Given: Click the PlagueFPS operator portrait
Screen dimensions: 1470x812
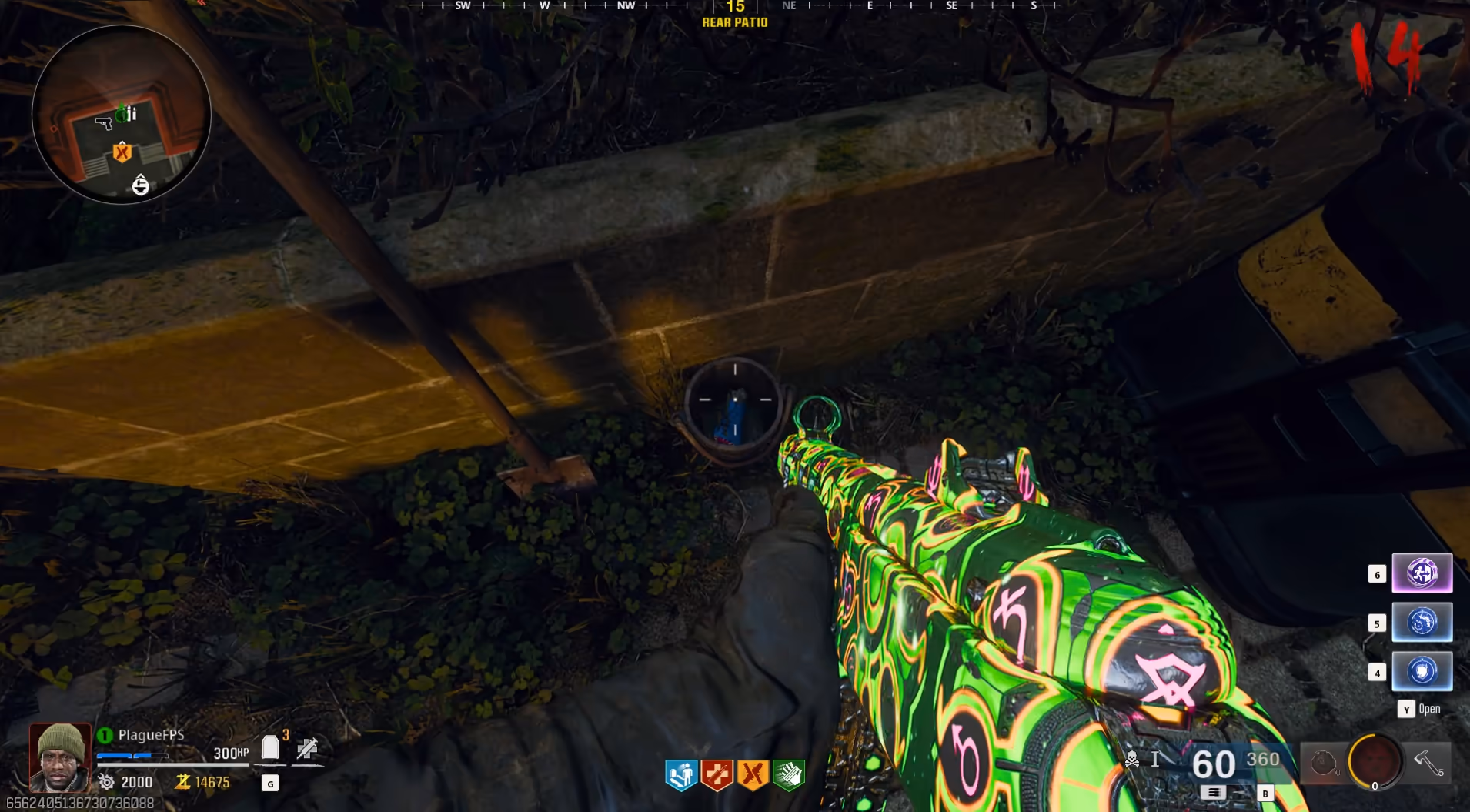Looking at the screenshot, I should pyautogui.click(x=60, y=757).
